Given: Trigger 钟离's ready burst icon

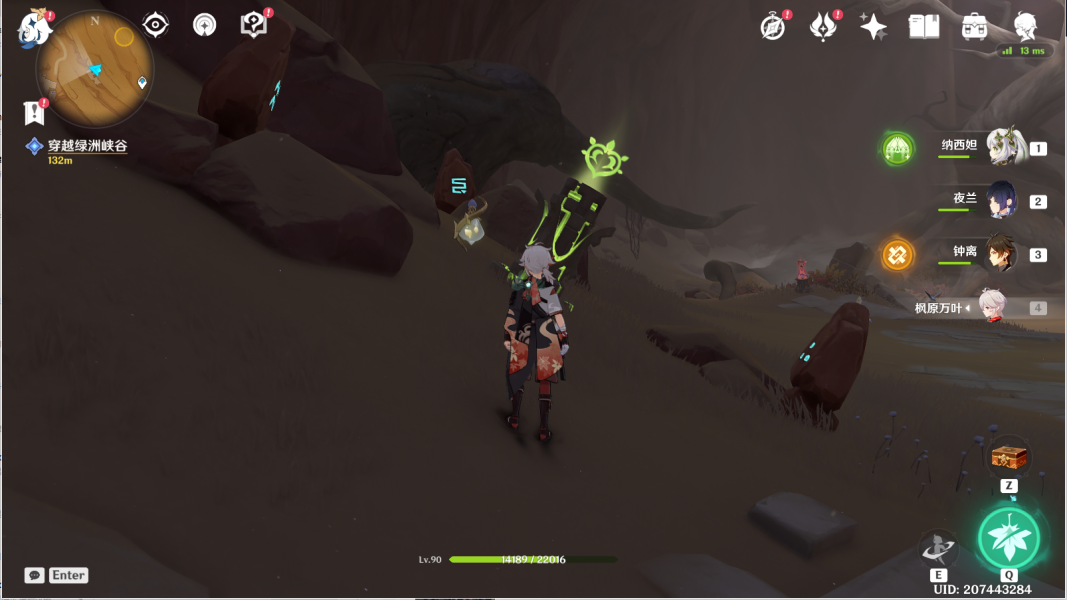Looking at the screenshot, I should [897, 254].
